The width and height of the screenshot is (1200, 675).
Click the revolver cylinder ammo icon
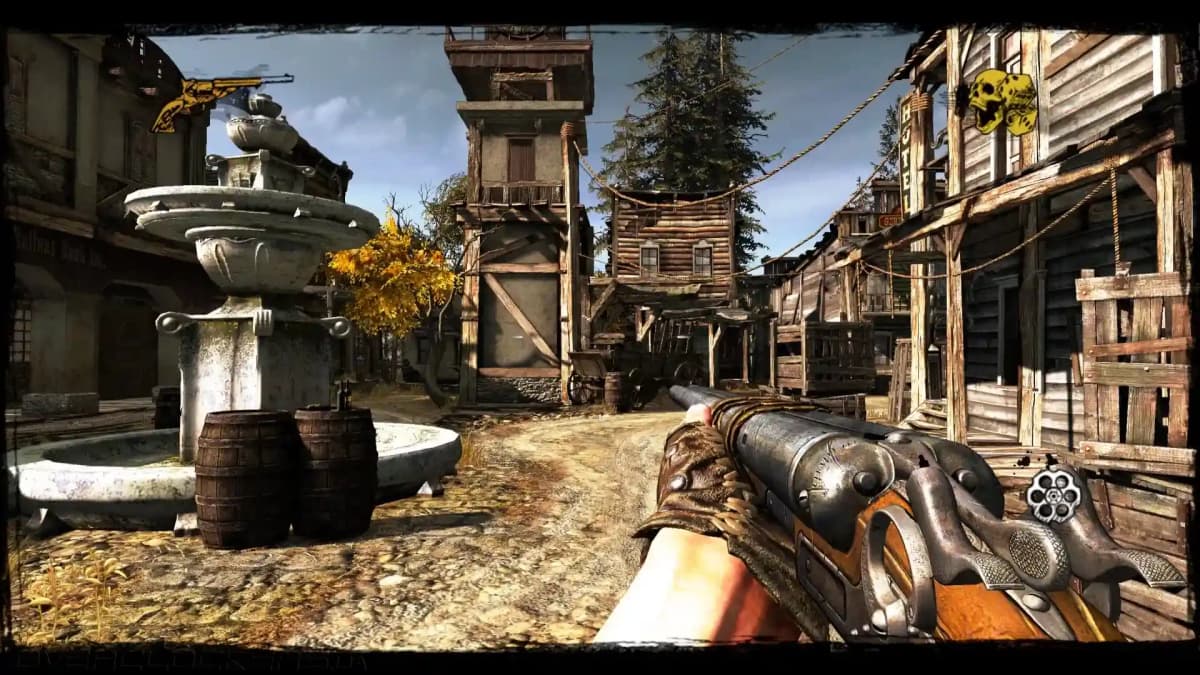pyautogui.click(x=1052, y=494)
